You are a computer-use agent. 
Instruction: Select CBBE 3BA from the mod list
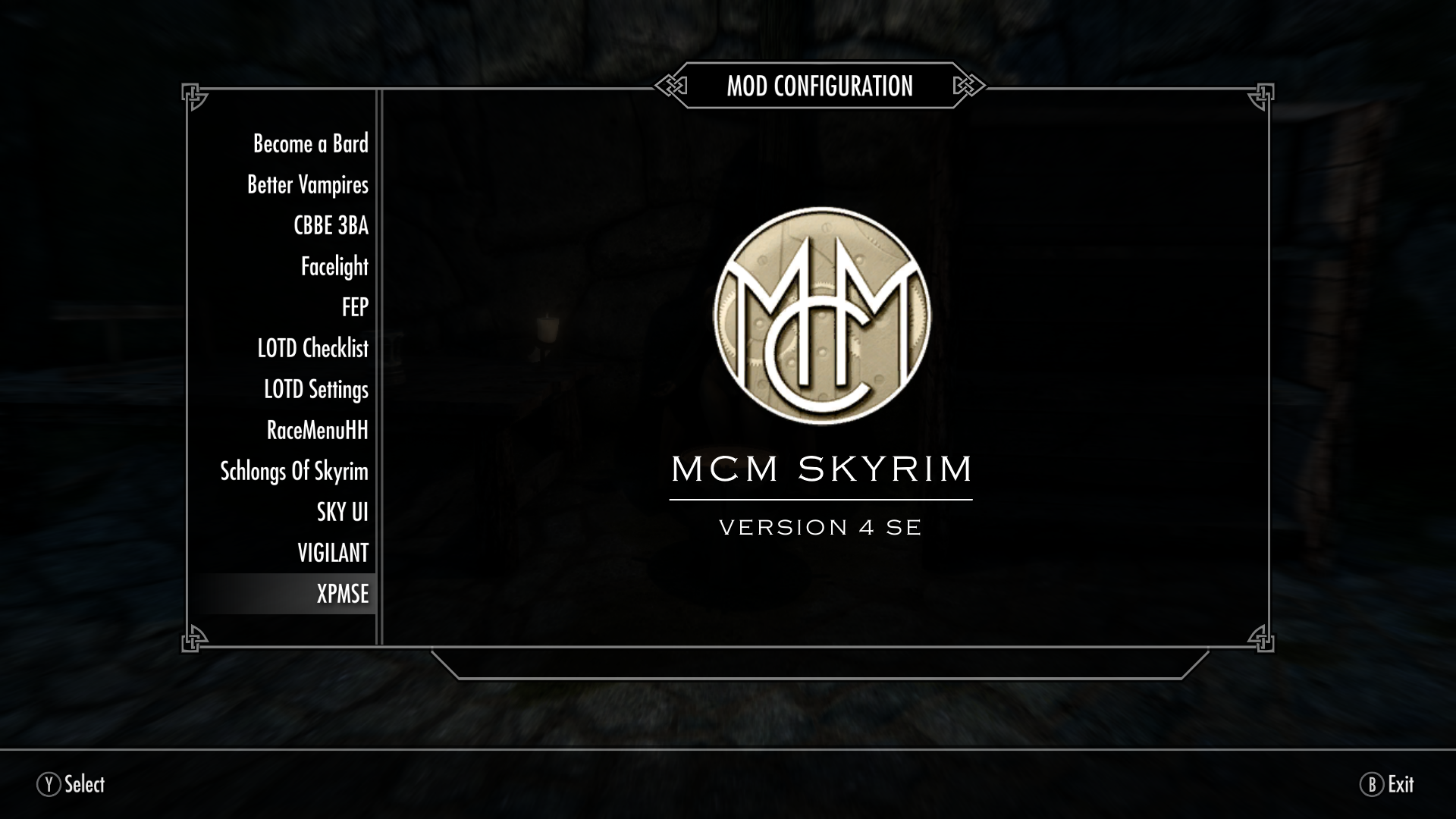coord(331,225)
